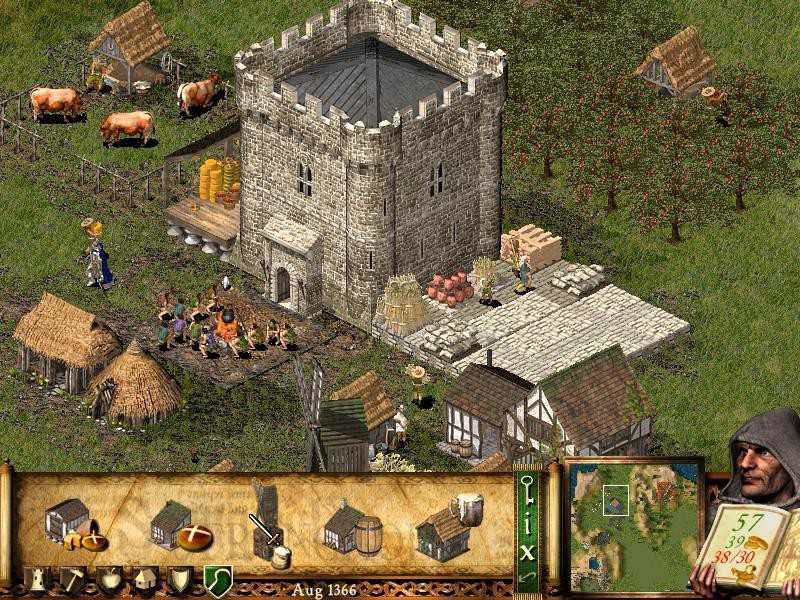
Task: Show mission info with the 'i' button
Action: click(x=527, y=520)
